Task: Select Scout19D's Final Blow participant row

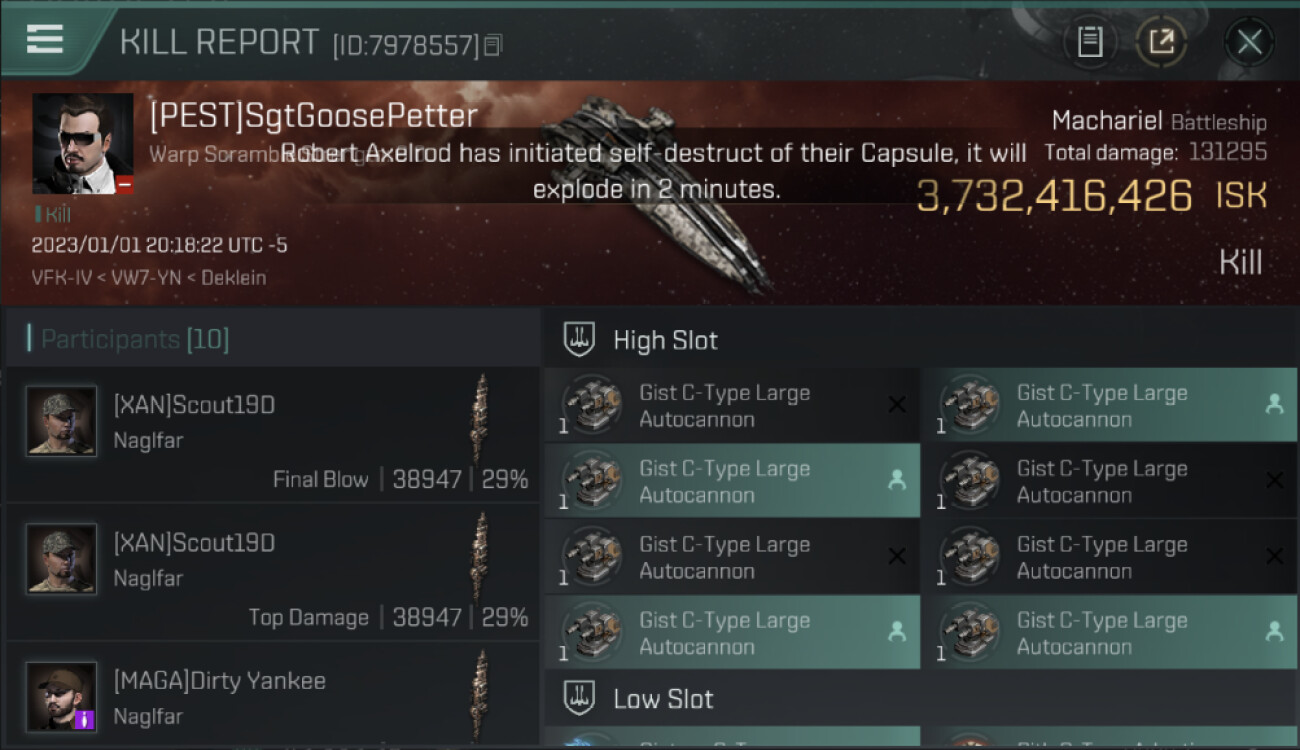Action: pyautogui.click(x=272, y=434)
